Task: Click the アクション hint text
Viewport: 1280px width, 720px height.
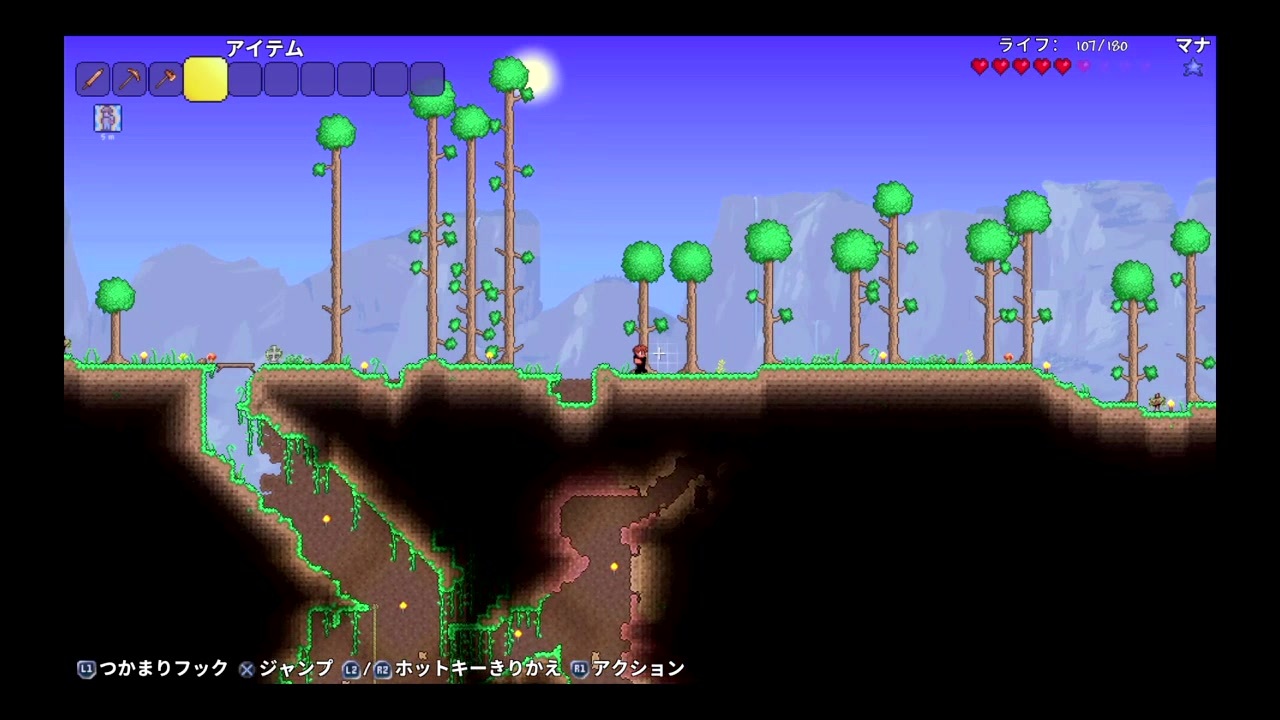Action: tap(639, 670)
